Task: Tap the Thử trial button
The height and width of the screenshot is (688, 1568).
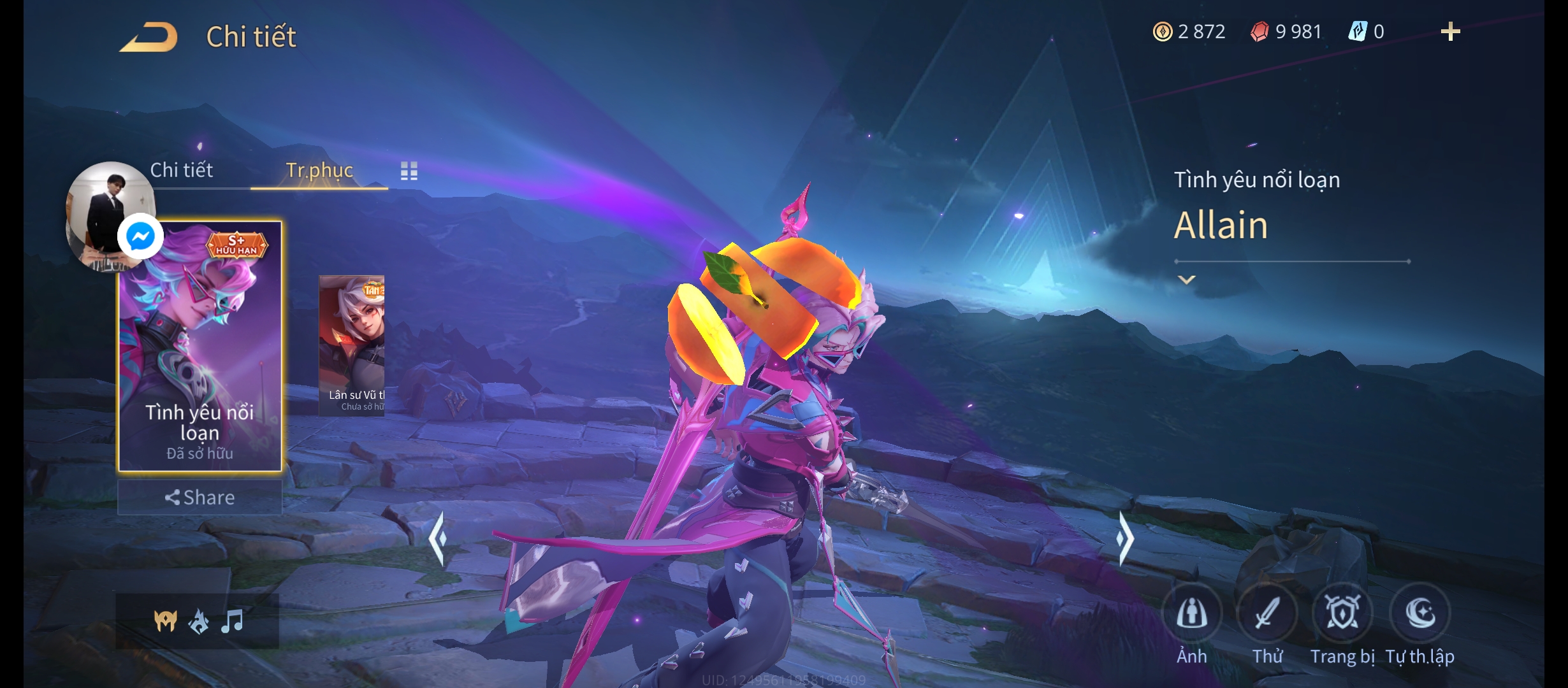Action: click(1267, 613)
